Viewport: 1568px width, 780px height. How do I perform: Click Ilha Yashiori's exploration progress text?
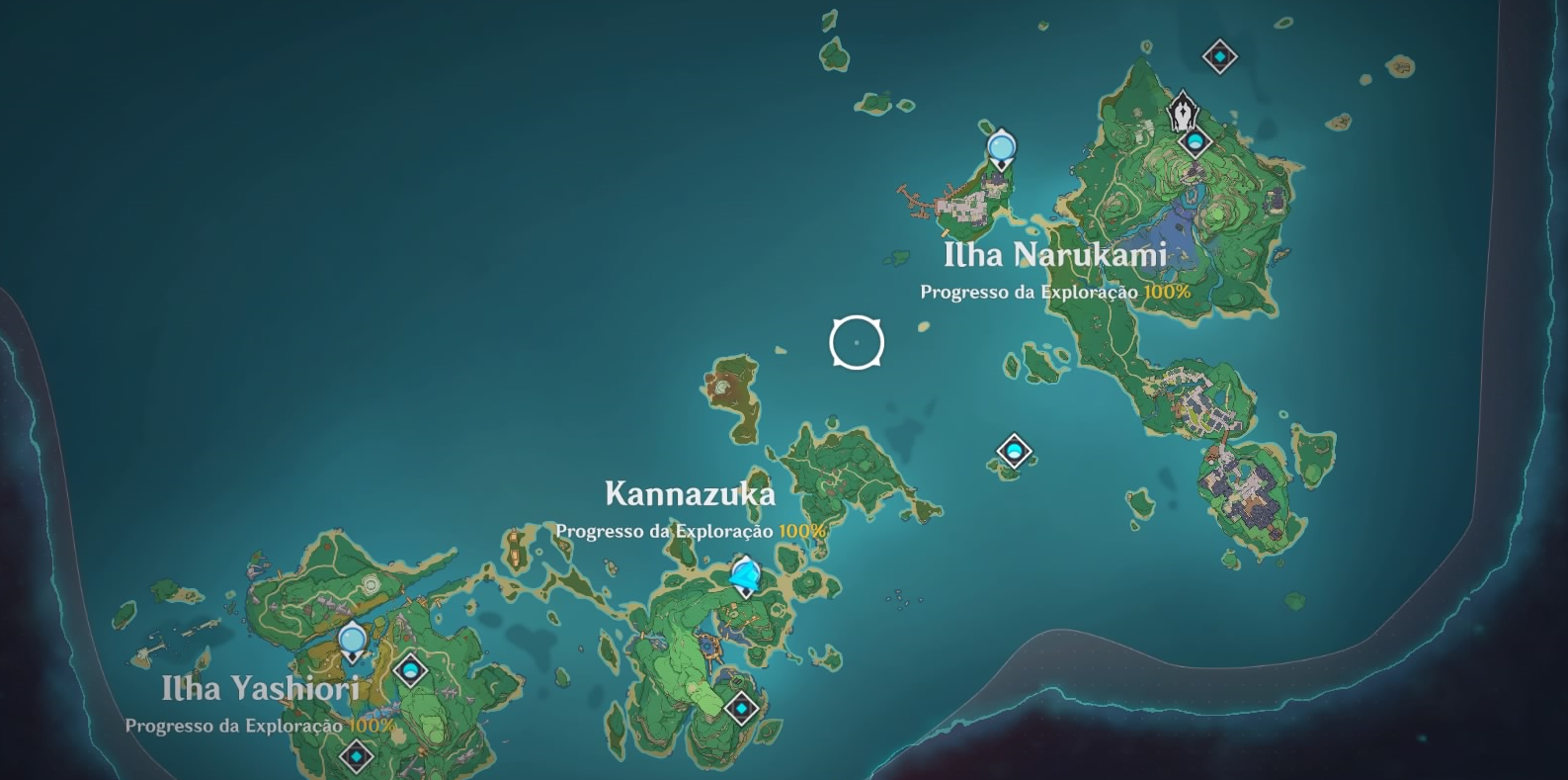235,727
